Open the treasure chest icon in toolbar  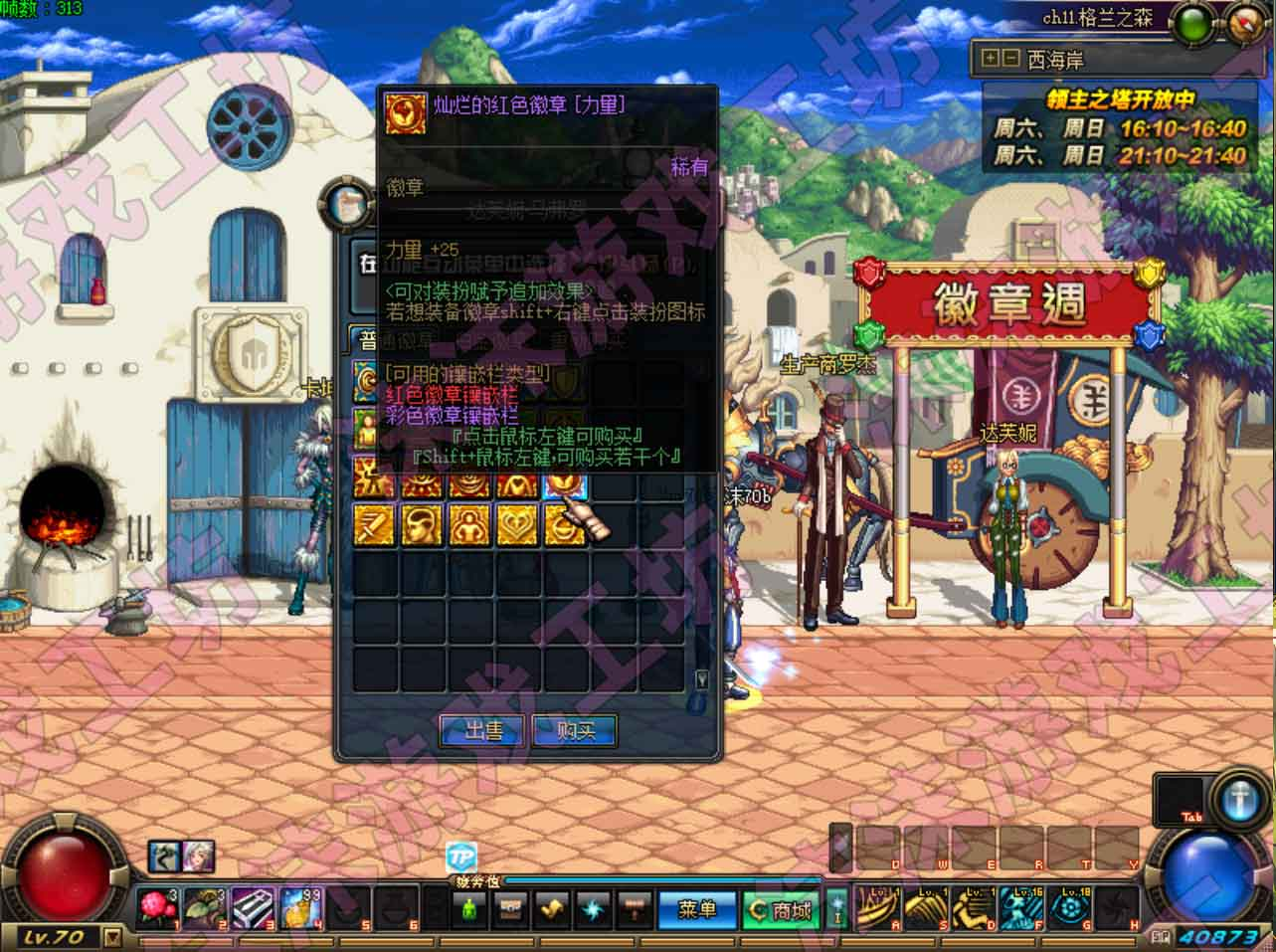click(x=510, y=909)
